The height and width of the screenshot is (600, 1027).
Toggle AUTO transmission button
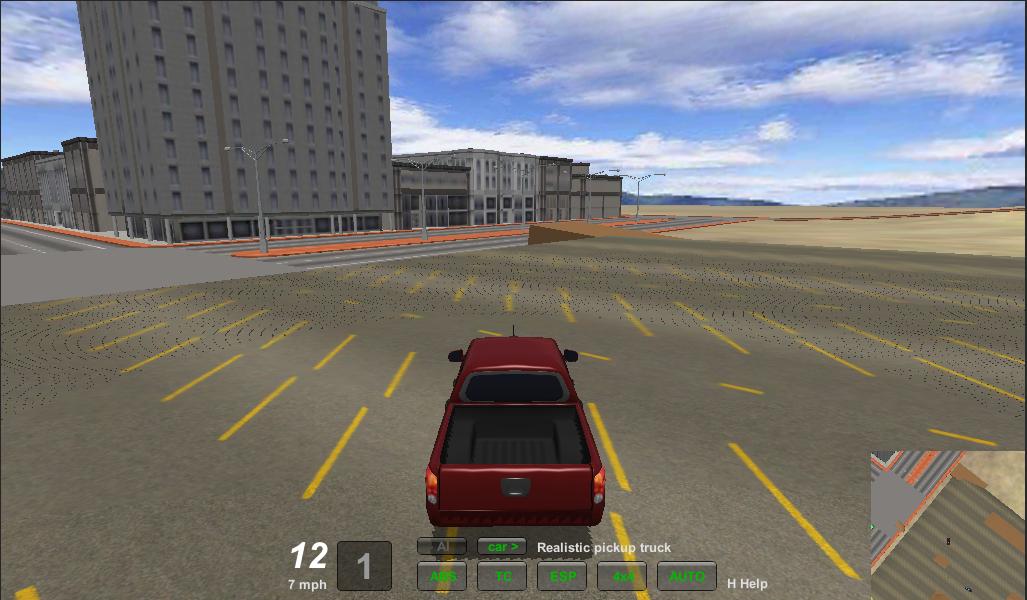686,576
